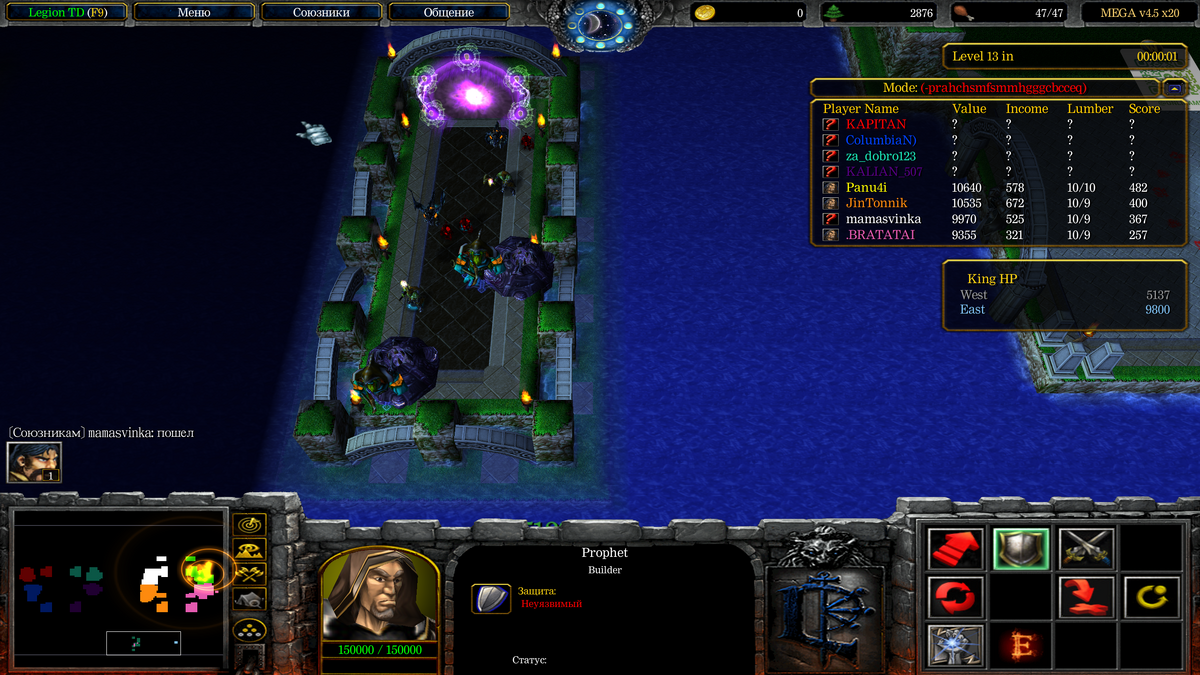Choose the crossed swords command
The width and height of the screenshot is (1200, 675).
click(x=1086, y=548)
